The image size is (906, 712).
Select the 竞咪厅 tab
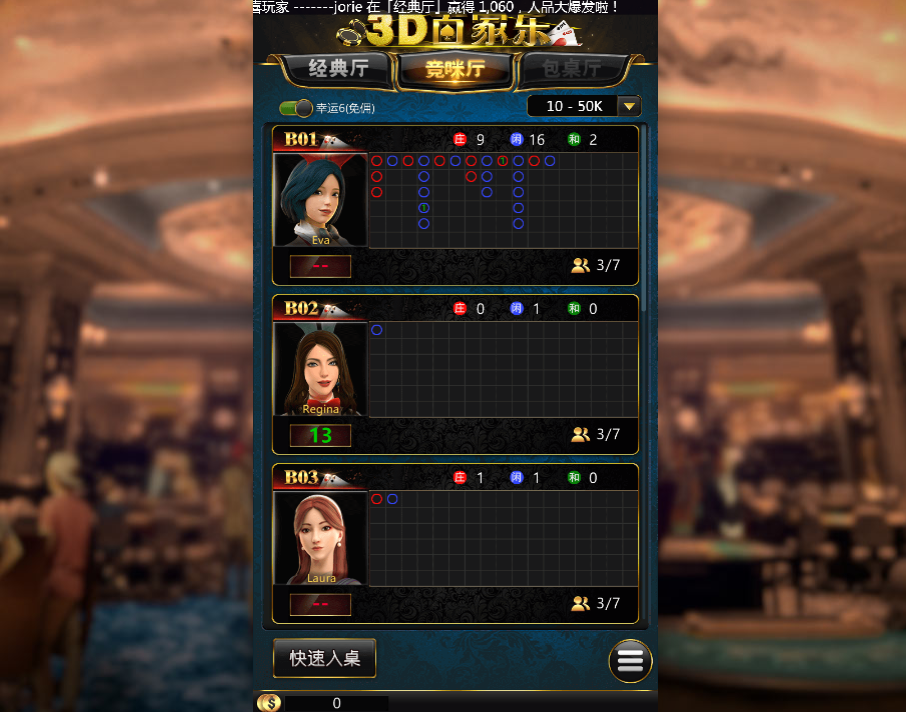coord(455,69)
